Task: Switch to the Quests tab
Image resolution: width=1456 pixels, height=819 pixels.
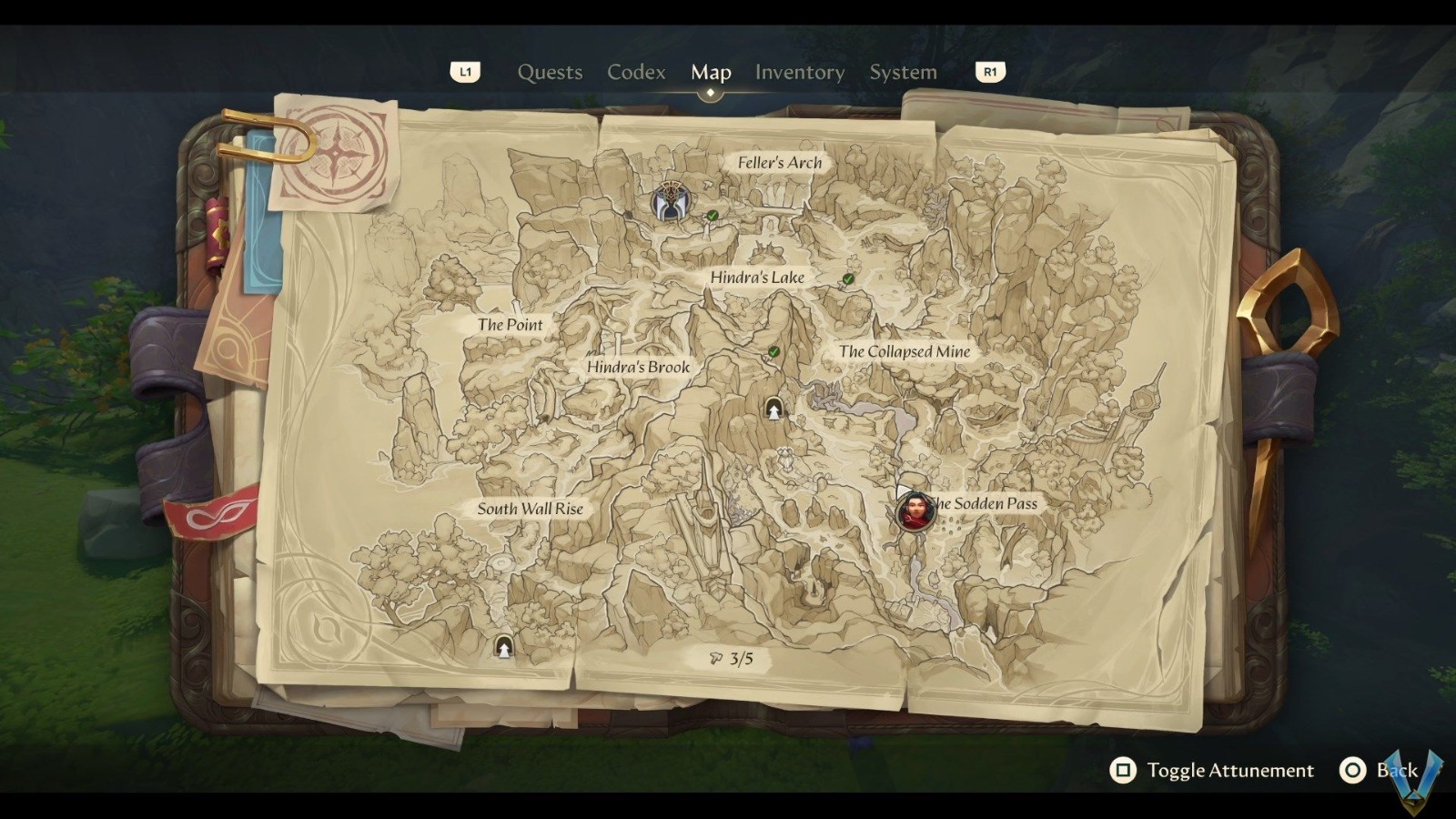Action: coord(550,72)
